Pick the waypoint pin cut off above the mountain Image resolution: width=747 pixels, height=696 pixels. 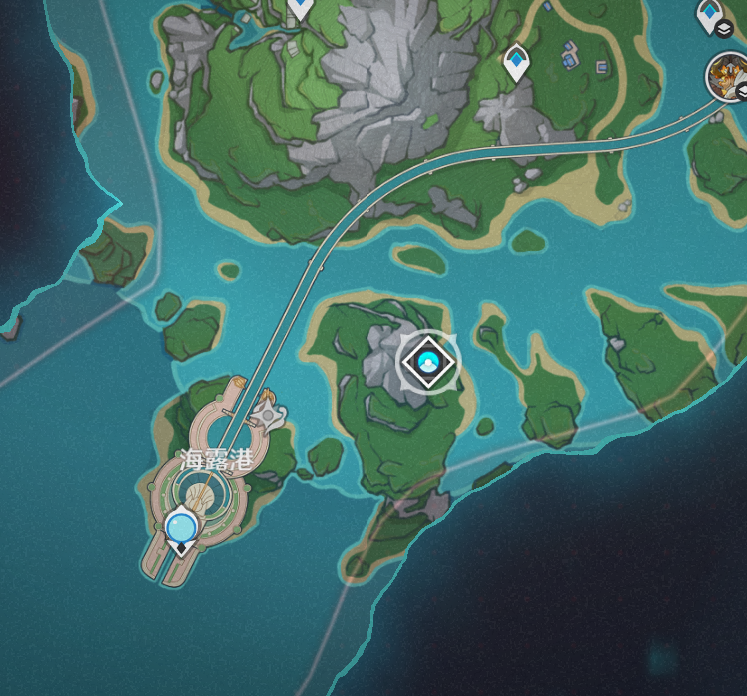(299, 9)
